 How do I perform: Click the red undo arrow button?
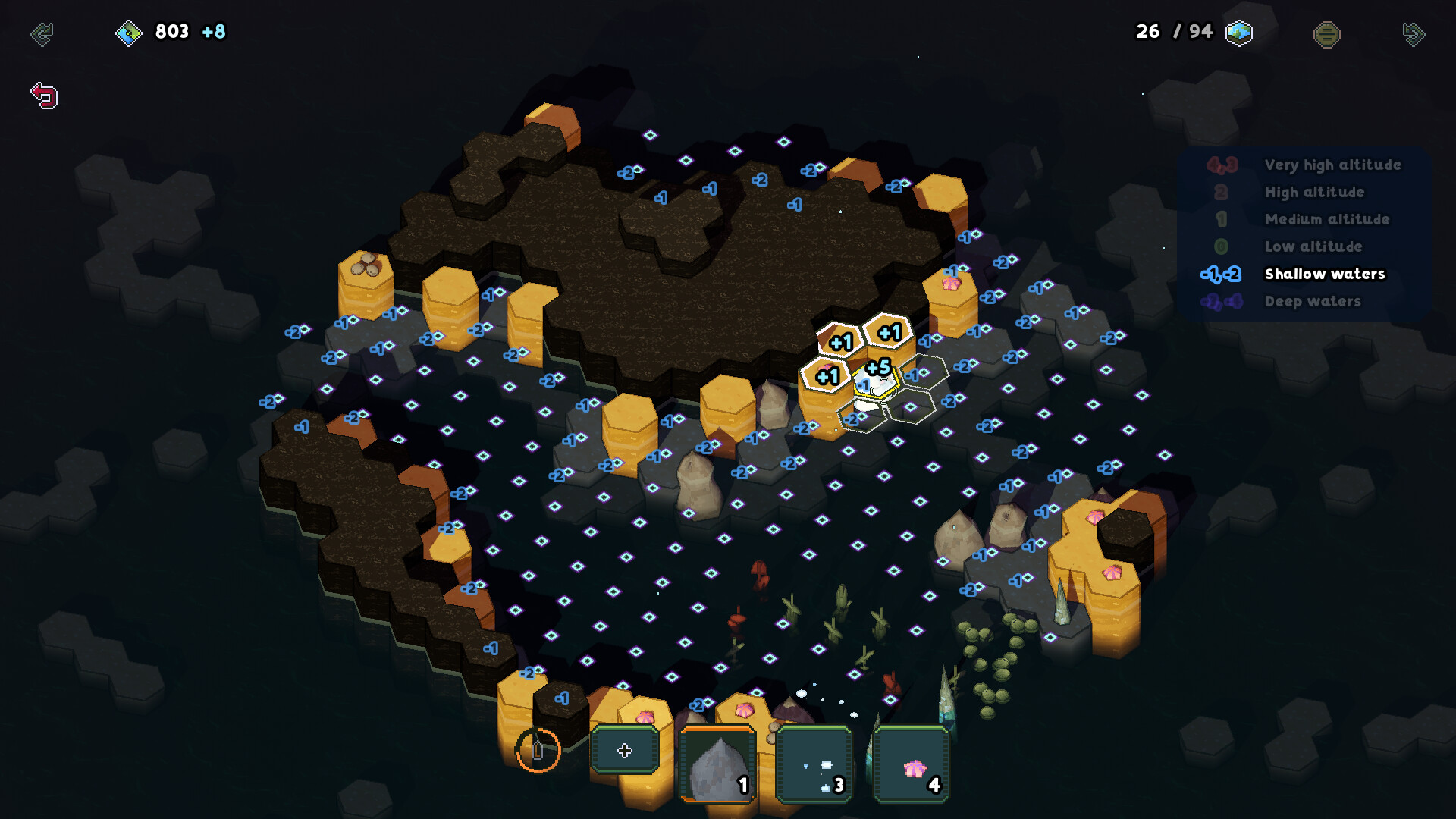tap(44, 96)
